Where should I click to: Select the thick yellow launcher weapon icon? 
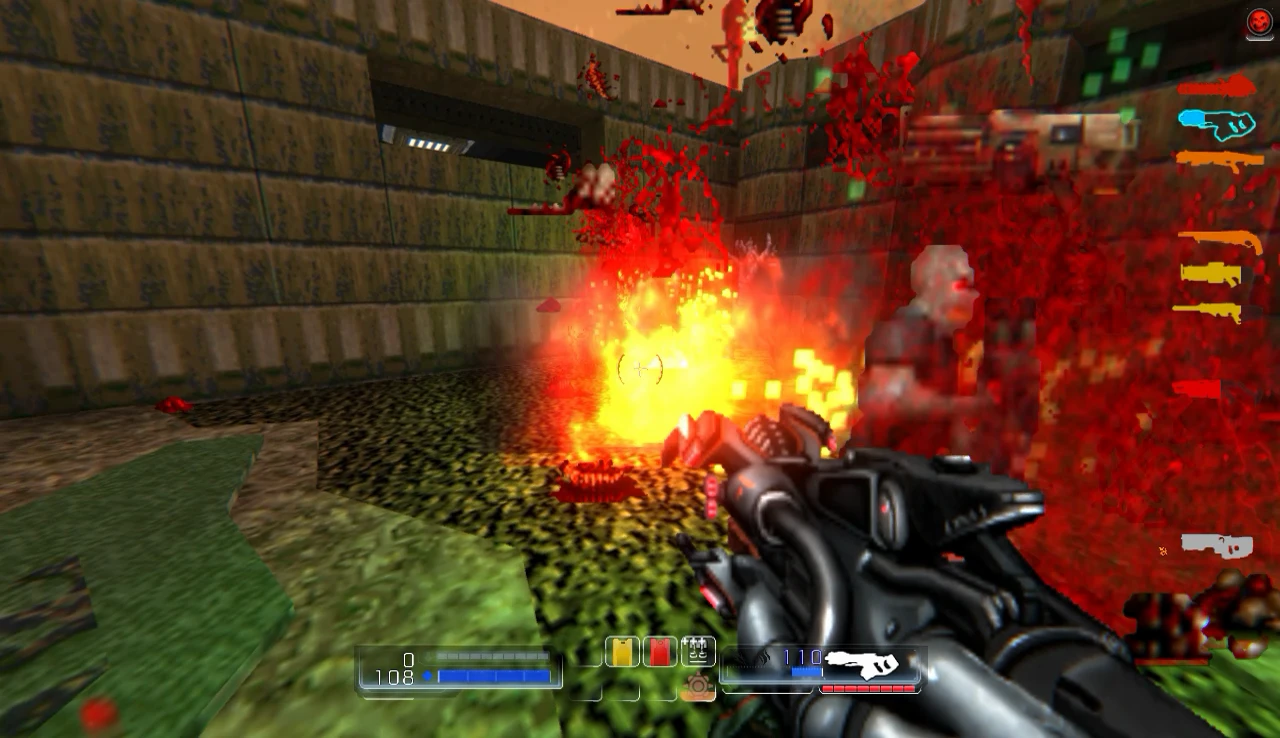click(1211, 273)
